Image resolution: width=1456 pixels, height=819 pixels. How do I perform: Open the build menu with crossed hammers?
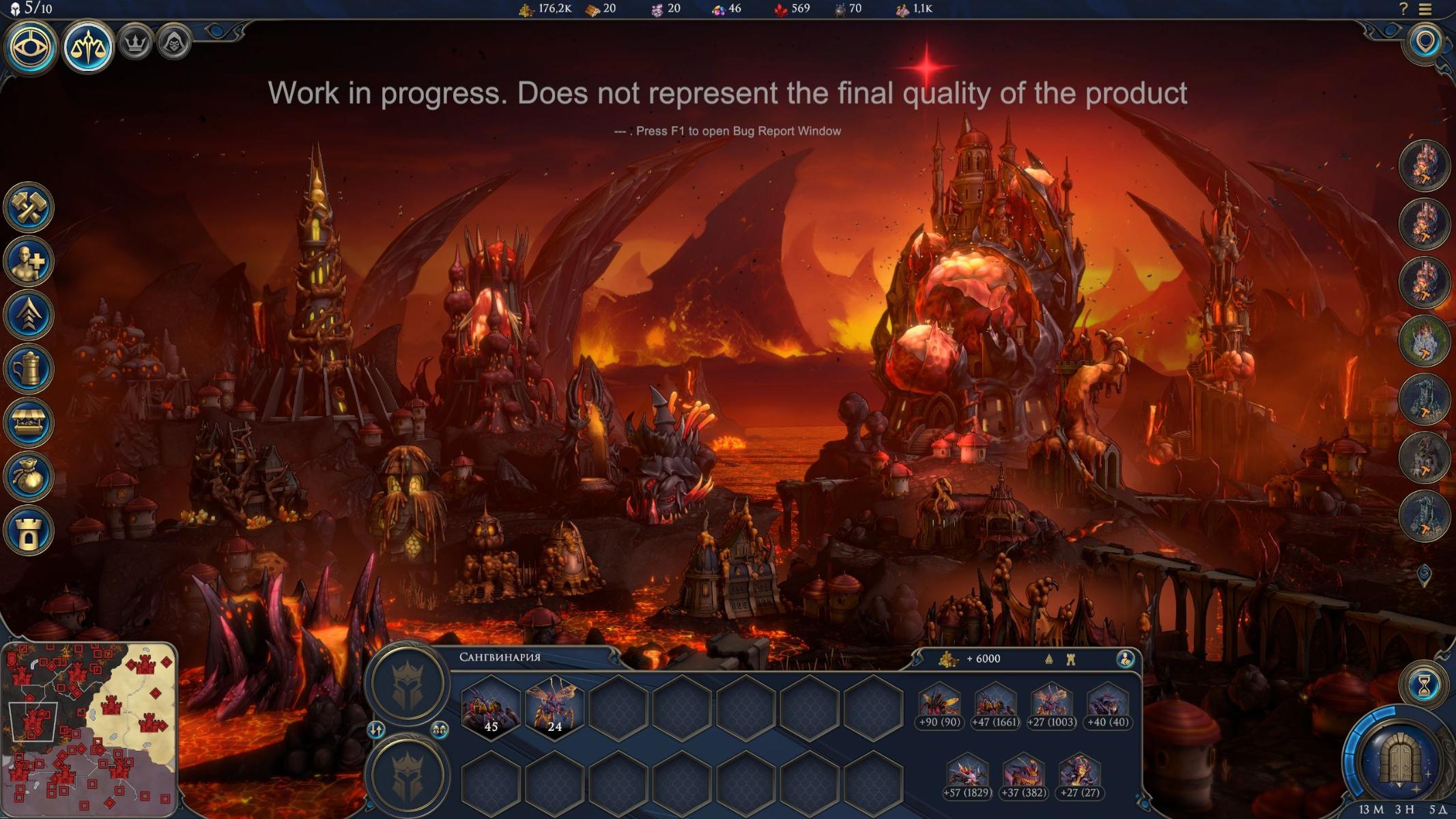coord(29,207)
